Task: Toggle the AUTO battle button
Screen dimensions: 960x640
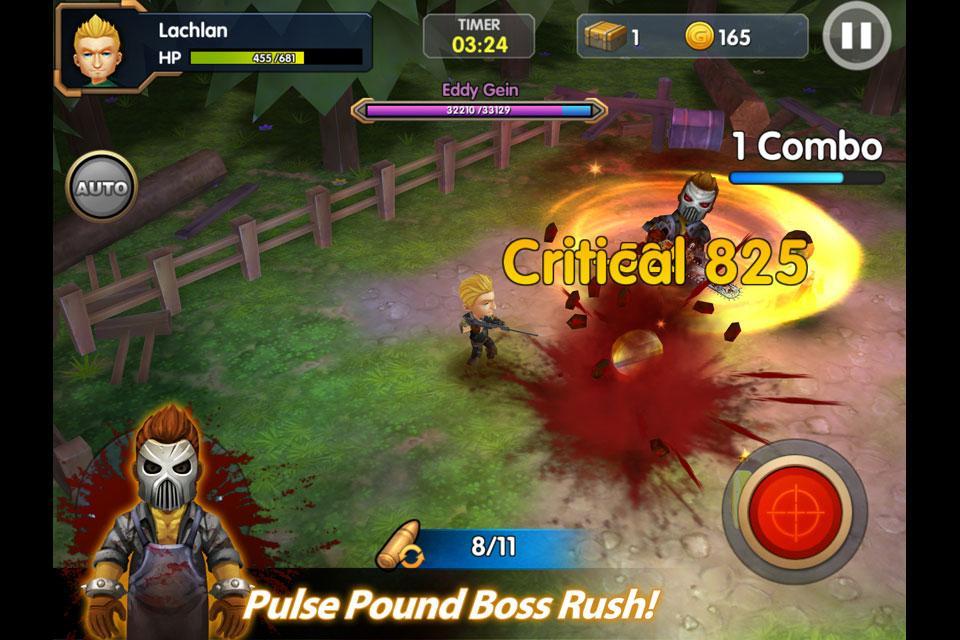Action: point(101,187)
